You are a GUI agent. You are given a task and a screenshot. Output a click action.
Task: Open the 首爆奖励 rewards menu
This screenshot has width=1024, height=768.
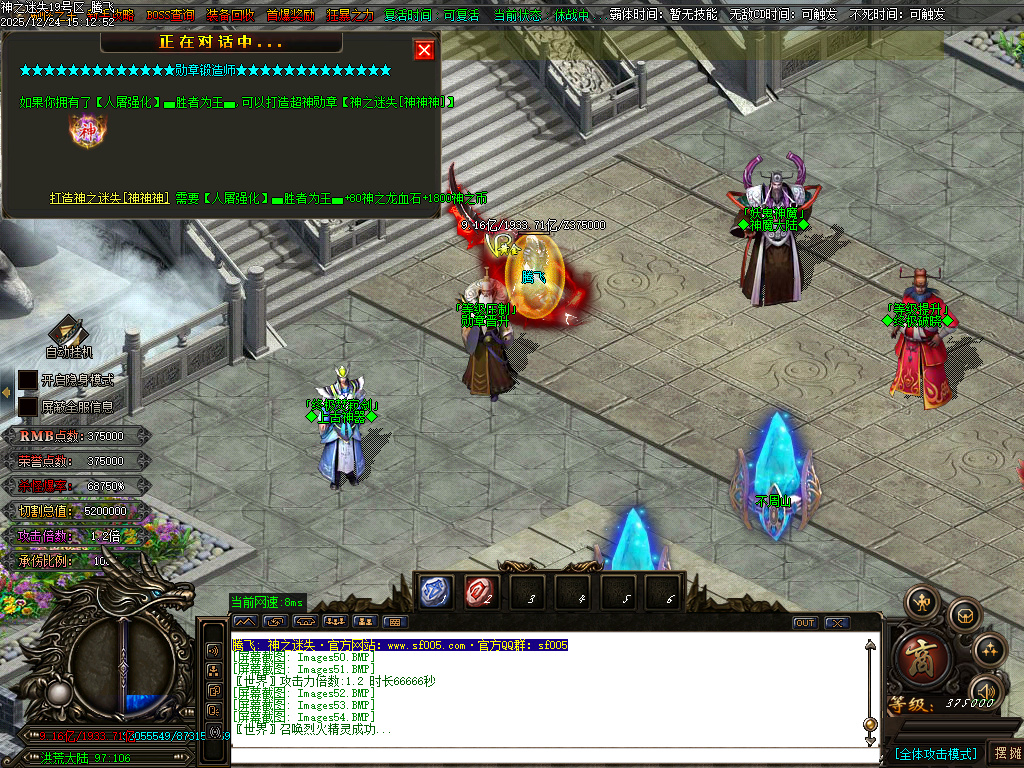pyautogui.click(x=290, y=15)
